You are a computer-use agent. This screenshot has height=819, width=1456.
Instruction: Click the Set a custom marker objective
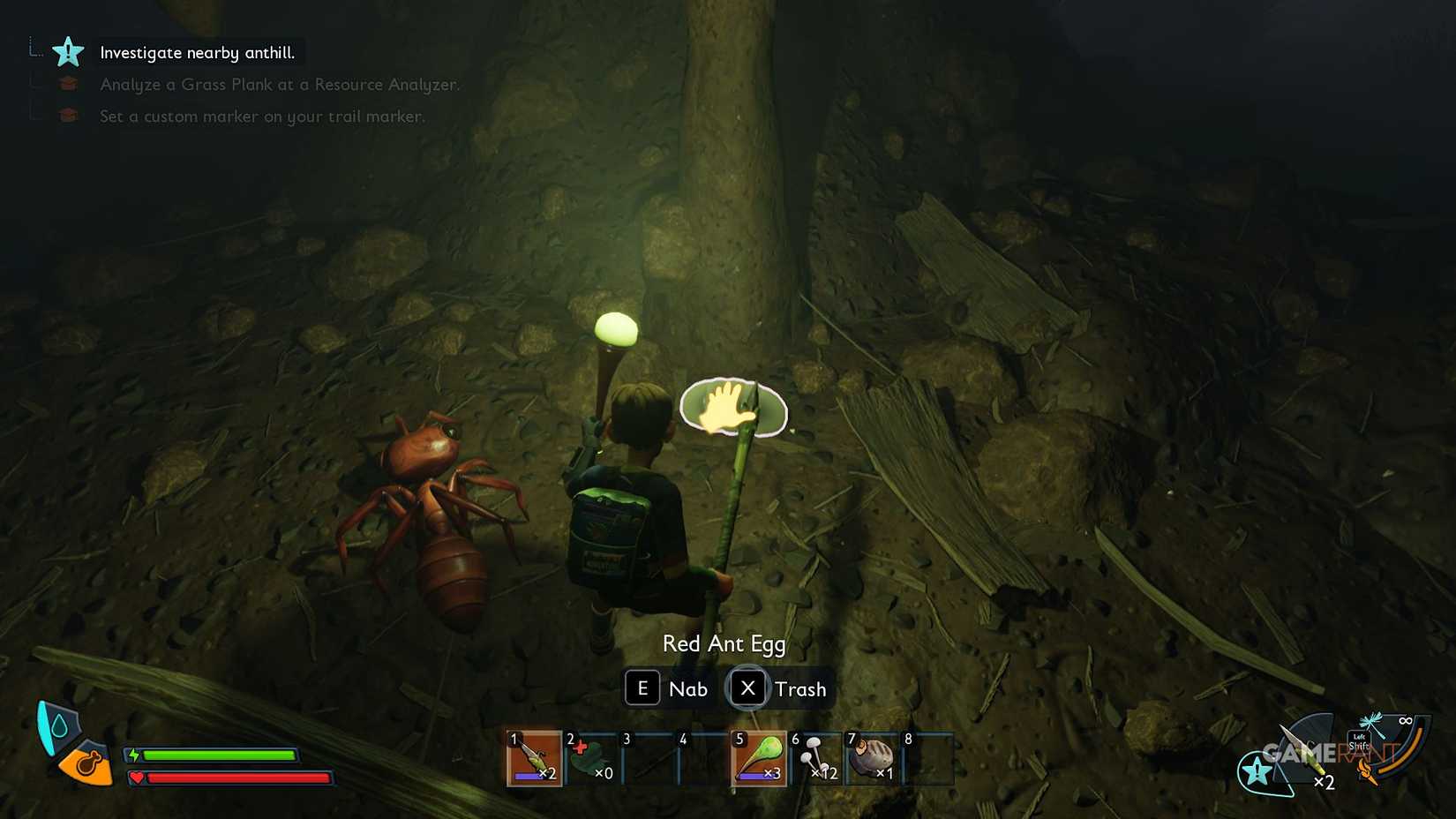tap(262, 116)
